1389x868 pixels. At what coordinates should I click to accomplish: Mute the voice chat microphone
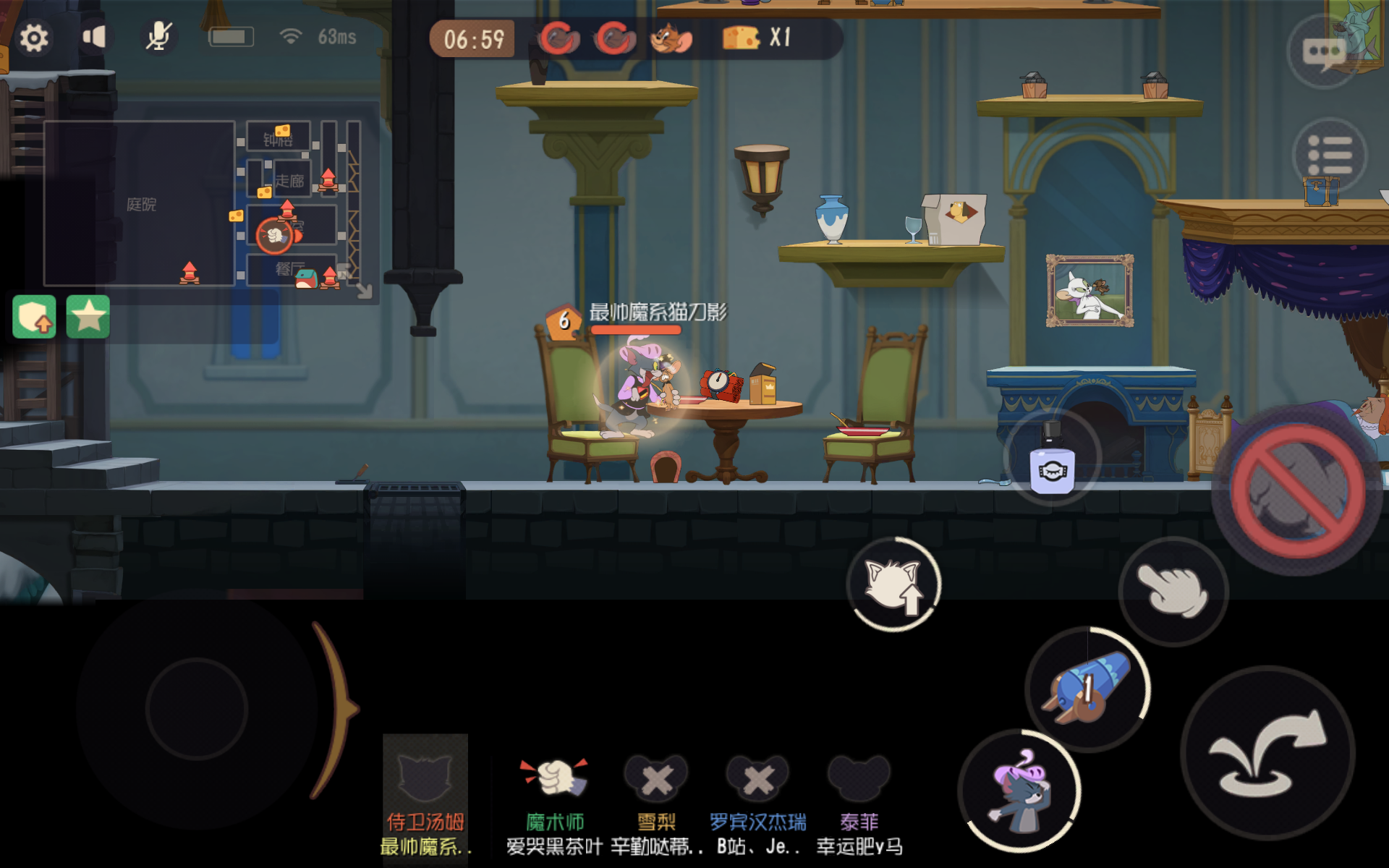coord(158,35)
